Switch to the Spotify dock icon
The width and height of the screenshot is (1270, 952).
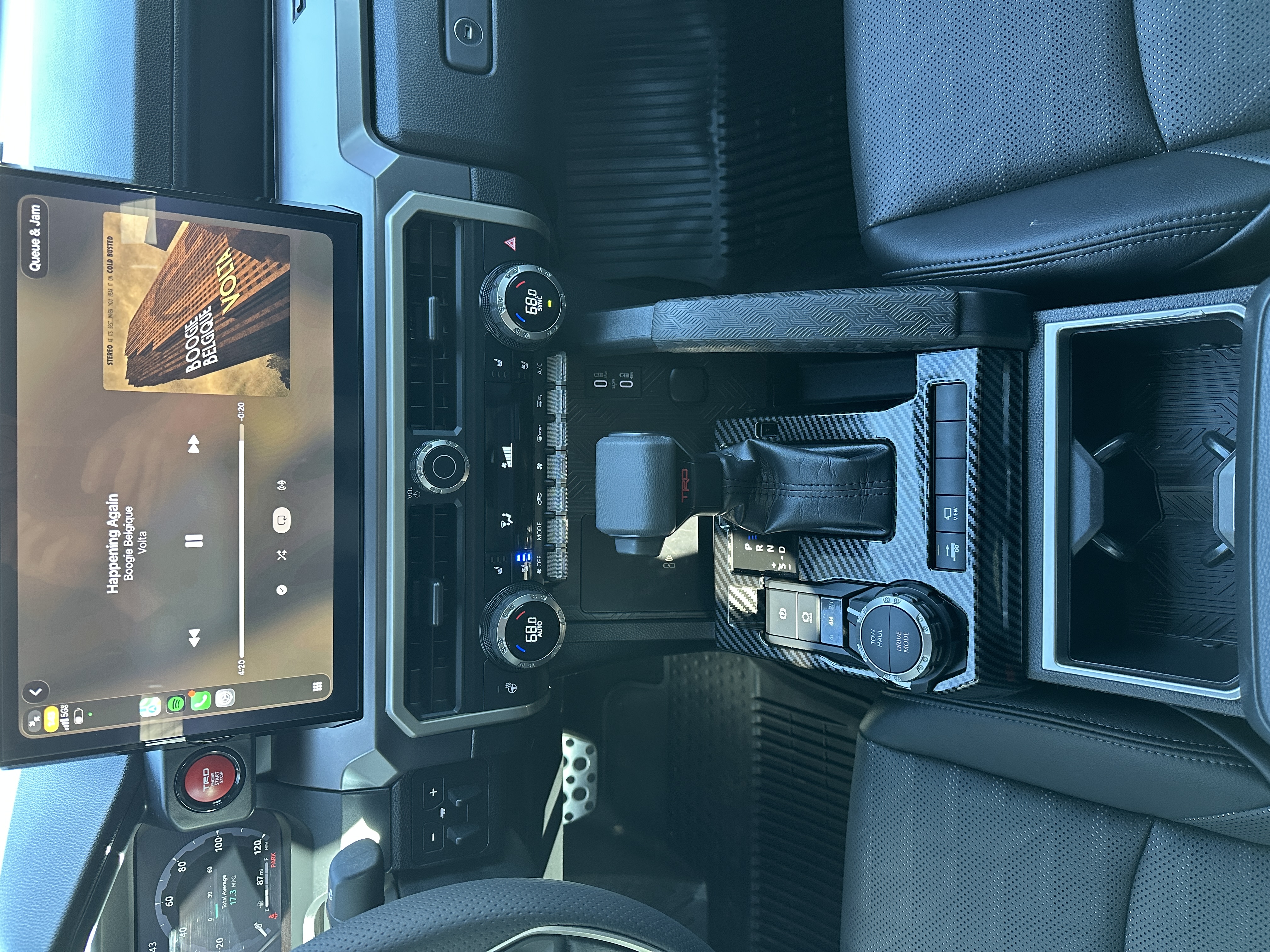coord(175,704)
